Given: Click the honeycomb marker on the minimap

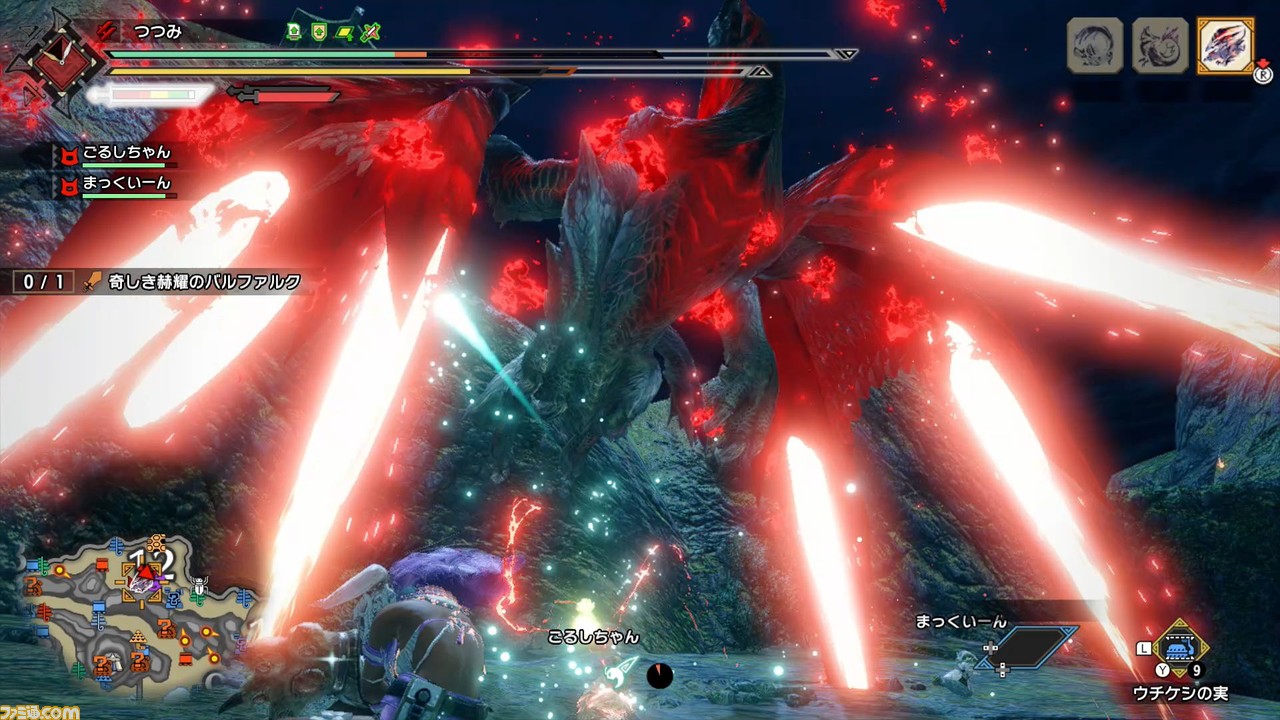Looking at the screenshot, I should point(155,543).
